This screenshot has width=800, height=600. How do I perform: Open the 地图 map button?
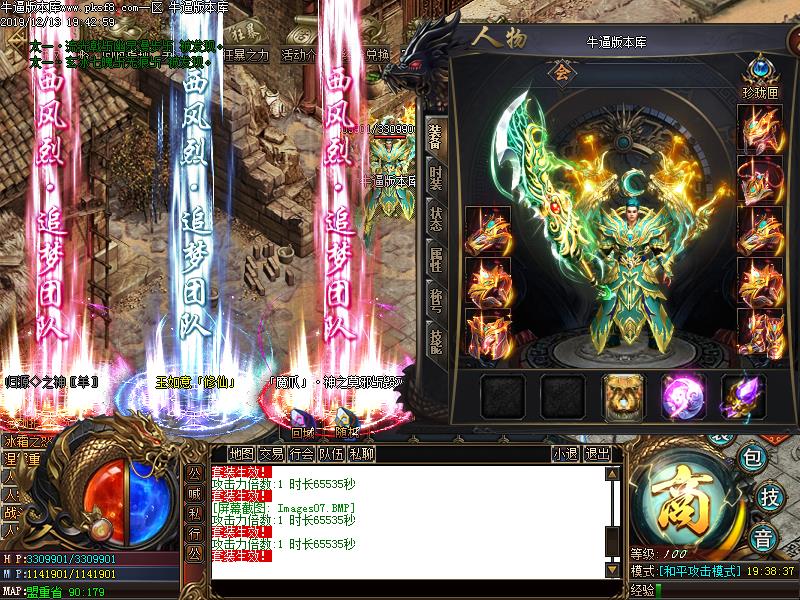[240, 454]
